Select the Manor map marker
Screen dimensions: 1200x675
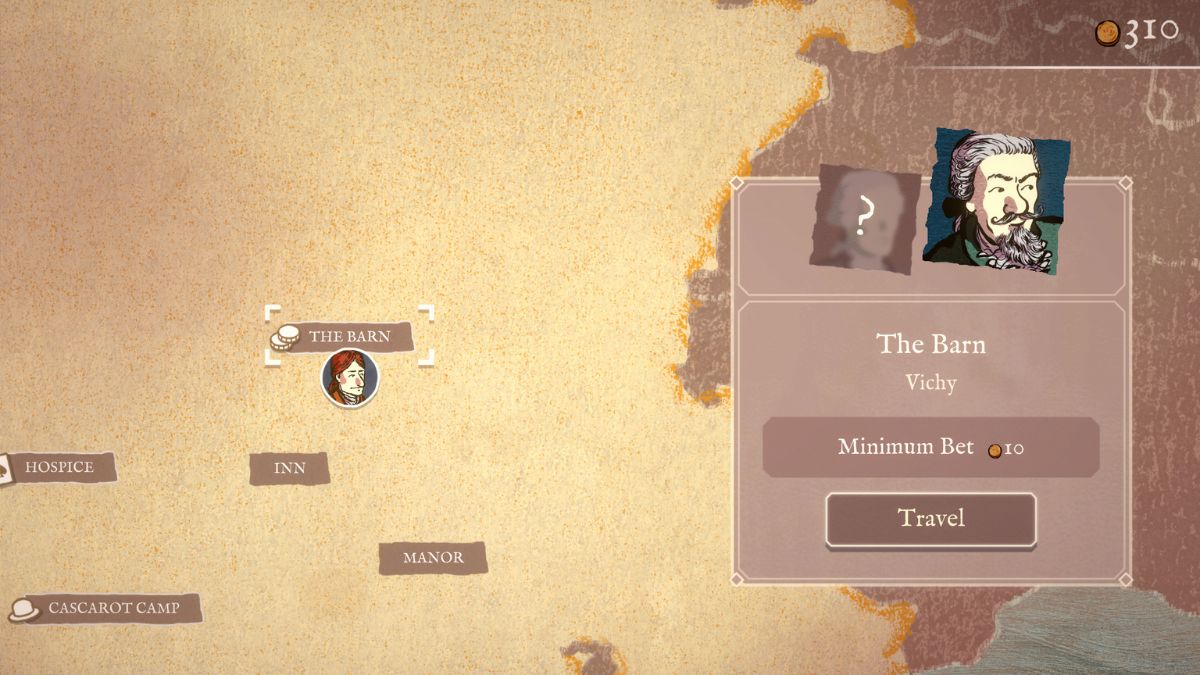[x=433, y=558]
